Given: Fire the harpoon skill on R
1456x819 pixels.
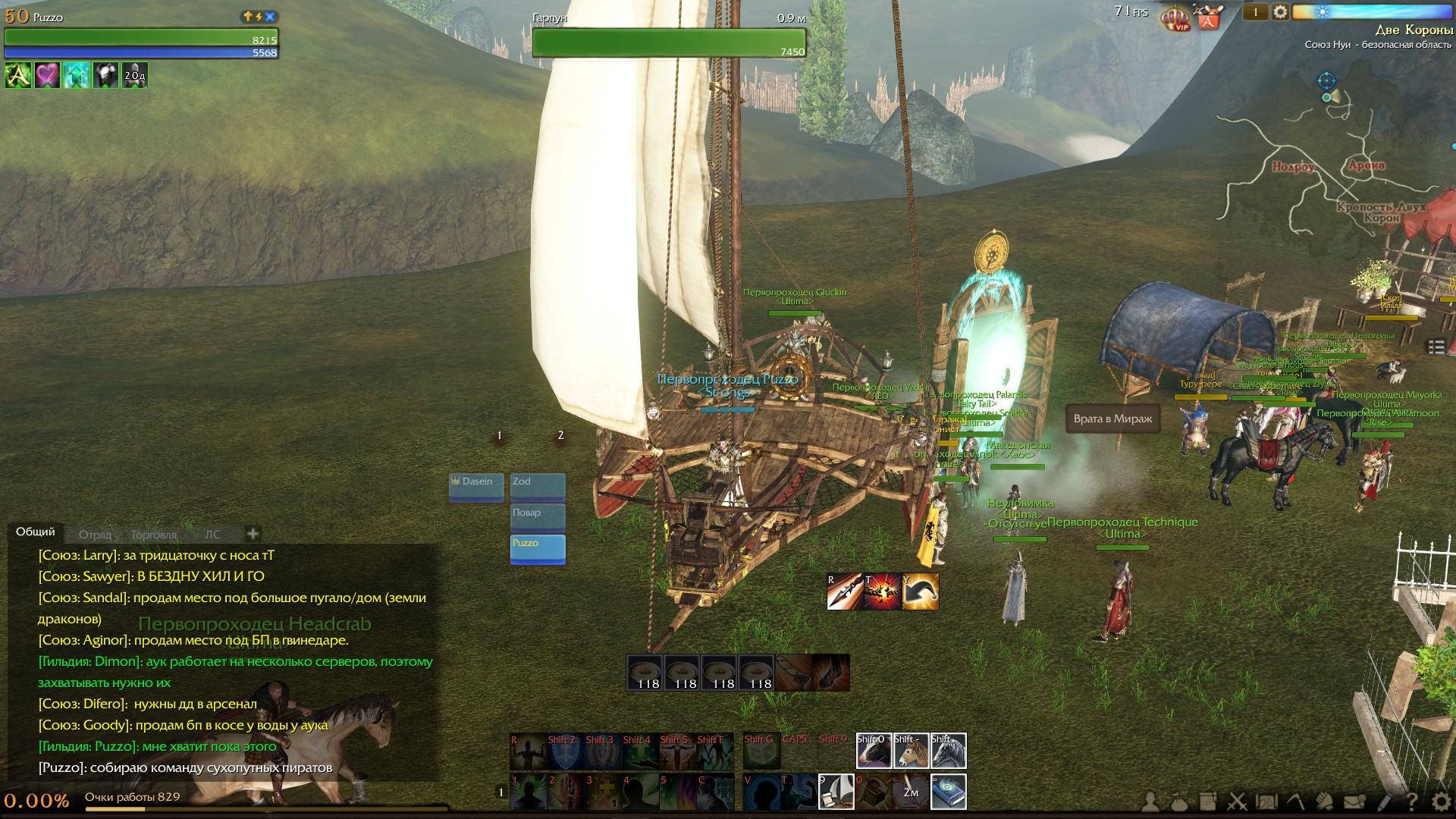Looking at the screenshot, I should [x=845, y=591].
